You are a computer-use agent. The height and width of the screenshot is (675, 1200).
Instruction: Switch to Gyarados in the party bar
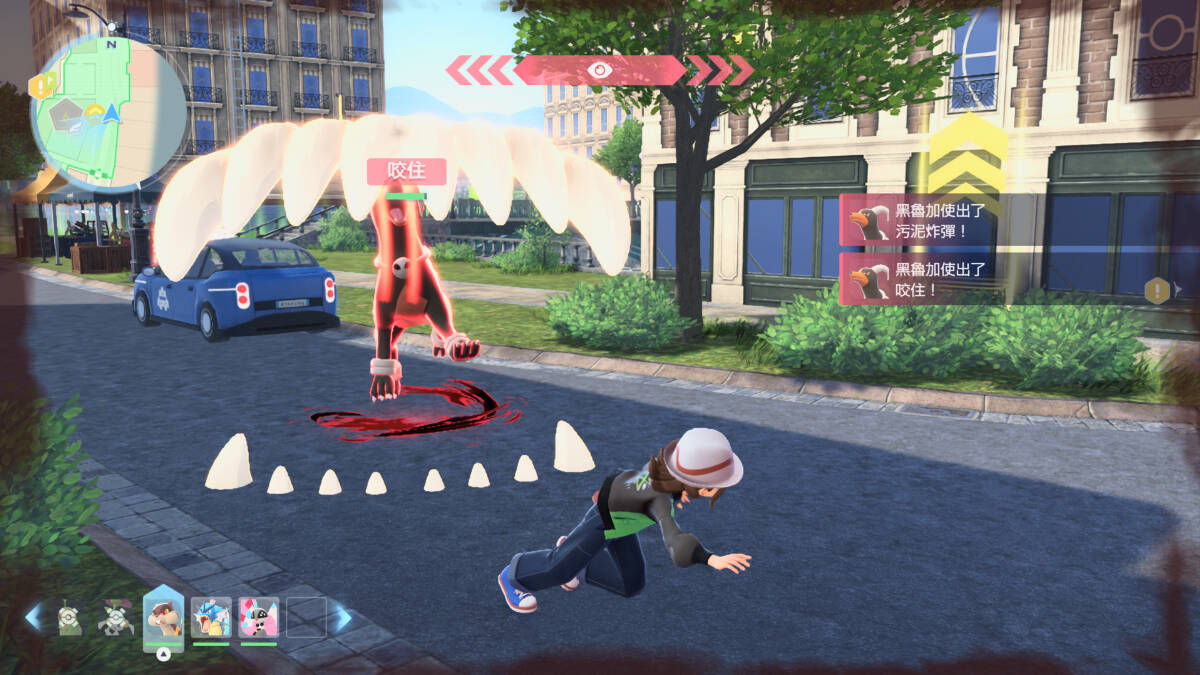click(212, 617)
